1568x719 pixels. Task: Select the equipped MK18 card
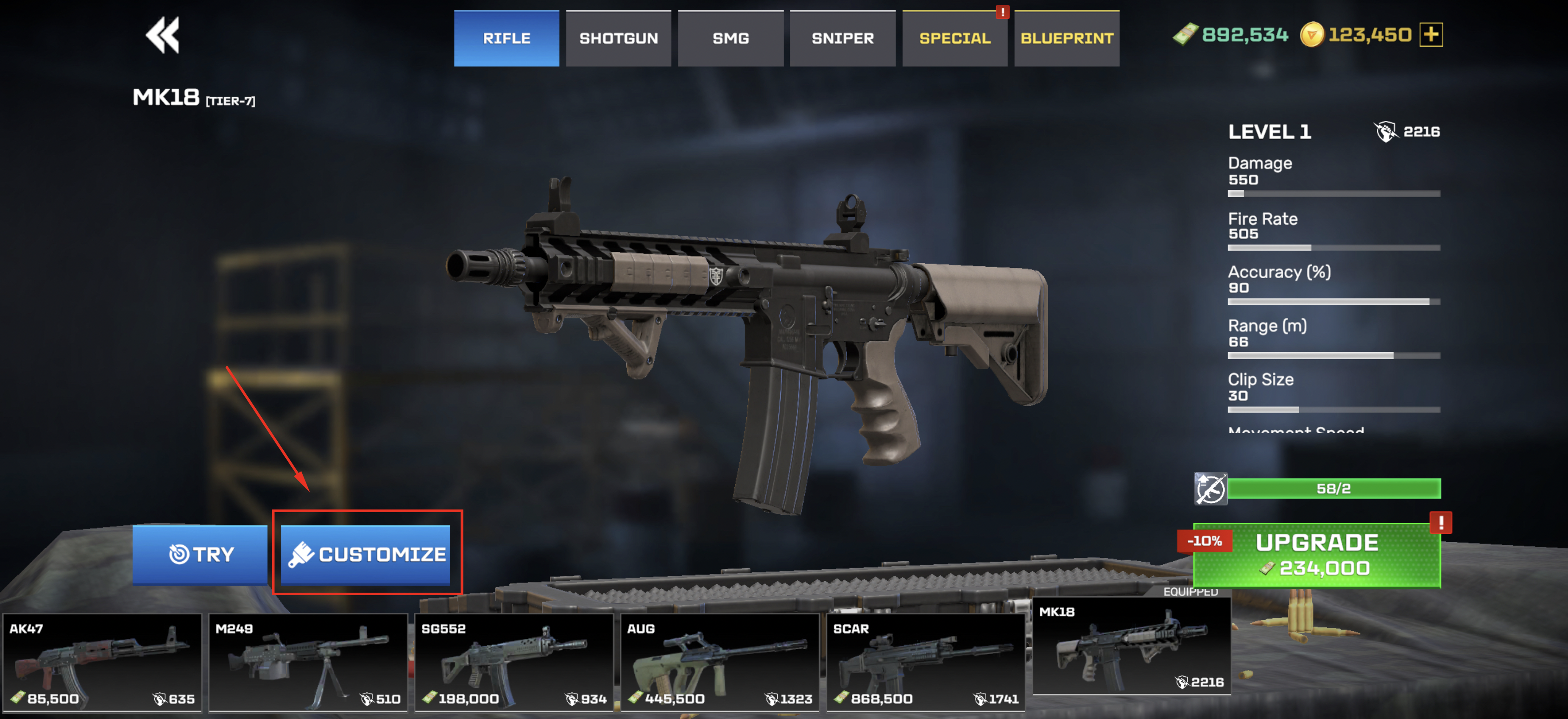coord(1132,647)
